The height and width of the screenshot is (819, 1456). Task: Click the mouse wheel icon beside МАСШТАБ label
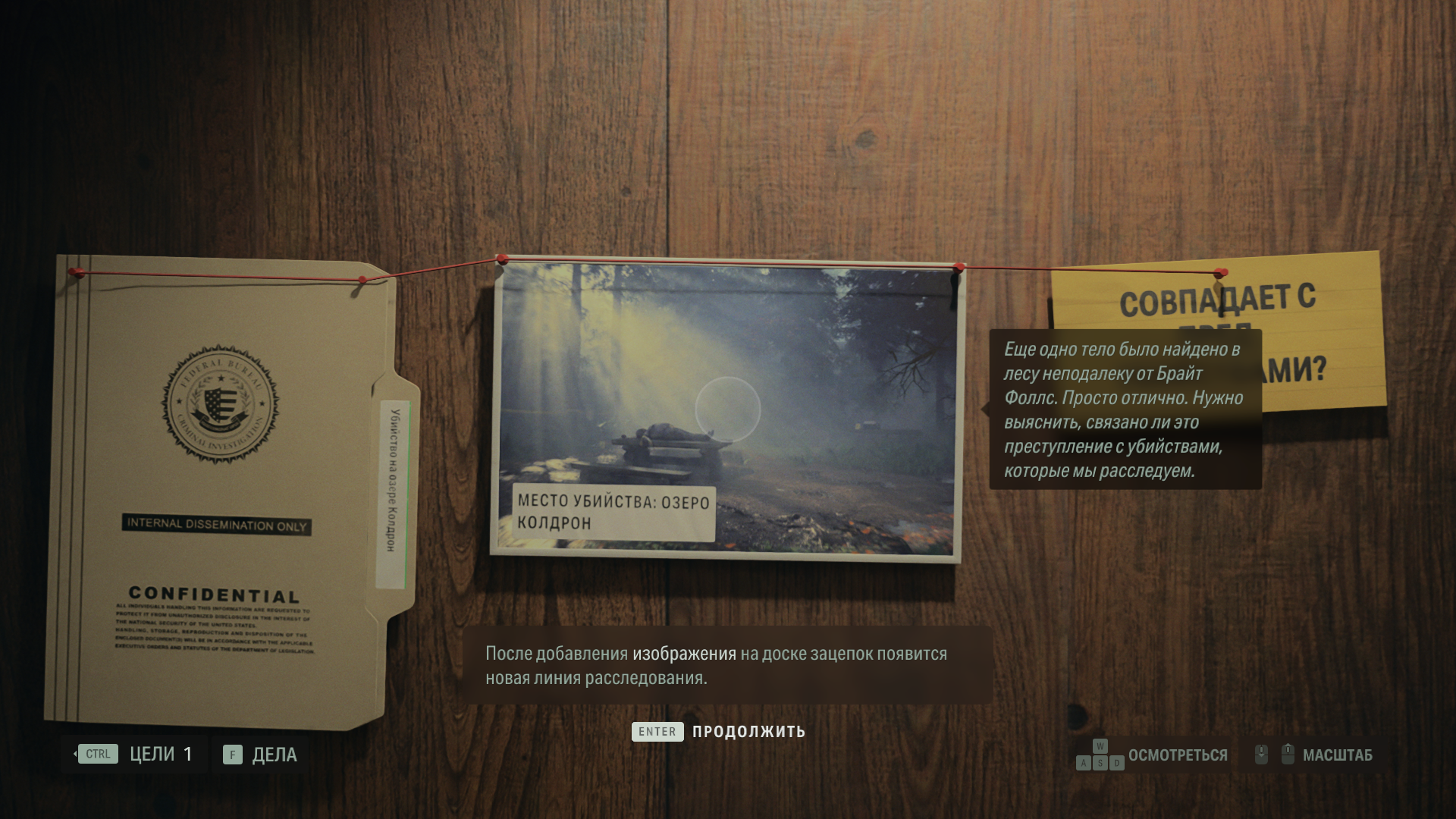pos(1288,752)
